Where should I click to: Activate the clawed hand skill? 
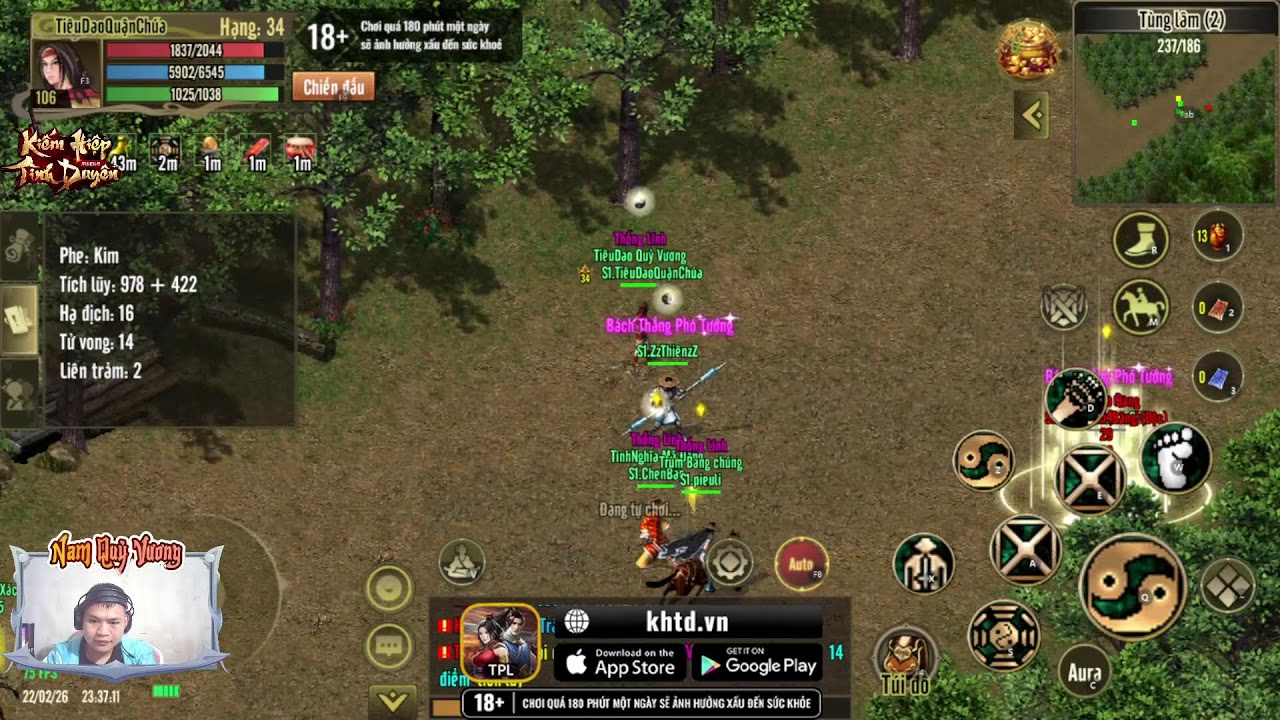coord(1075,399)
